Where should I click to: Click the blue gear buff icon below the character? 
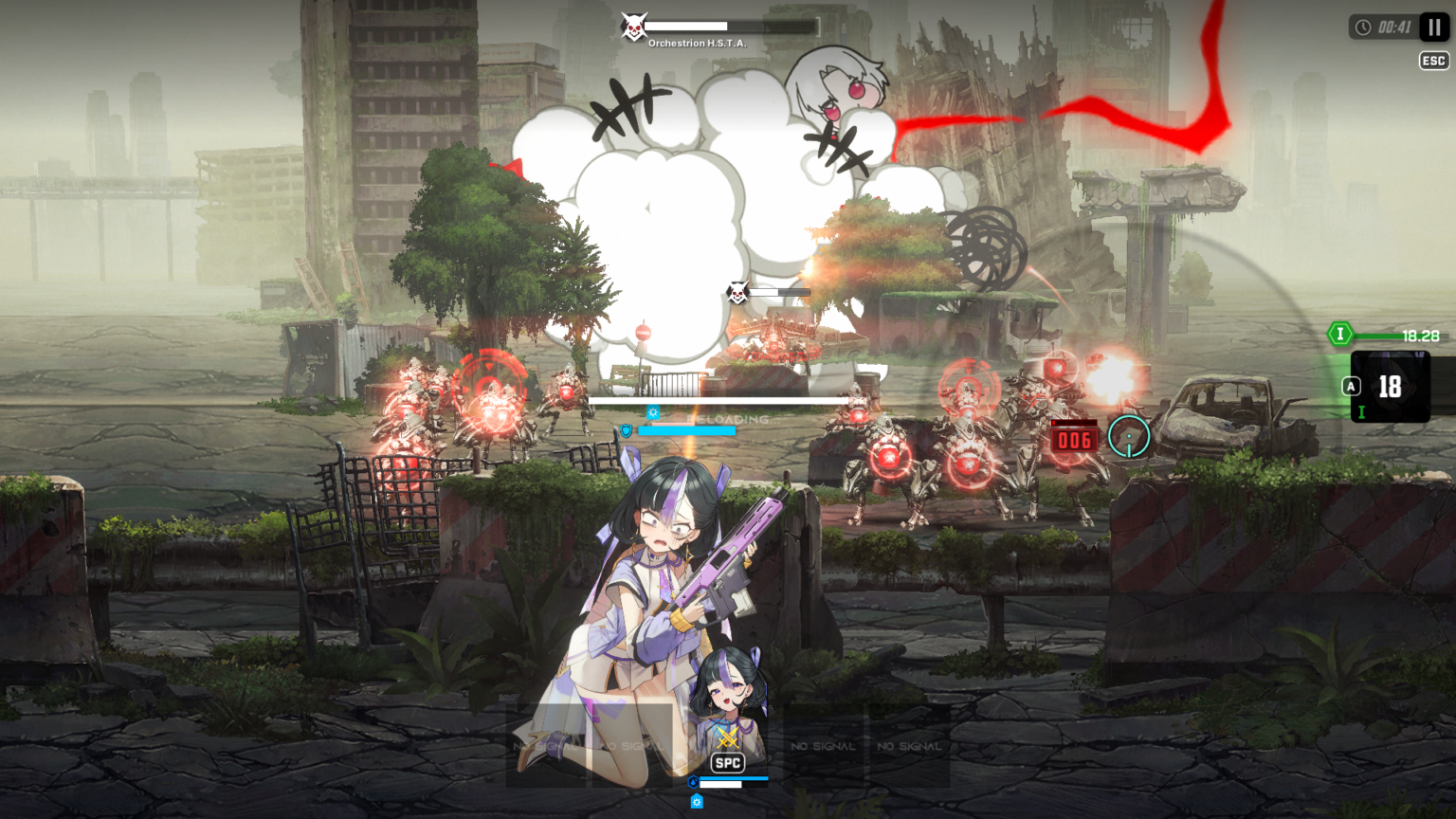pos(697,801)
